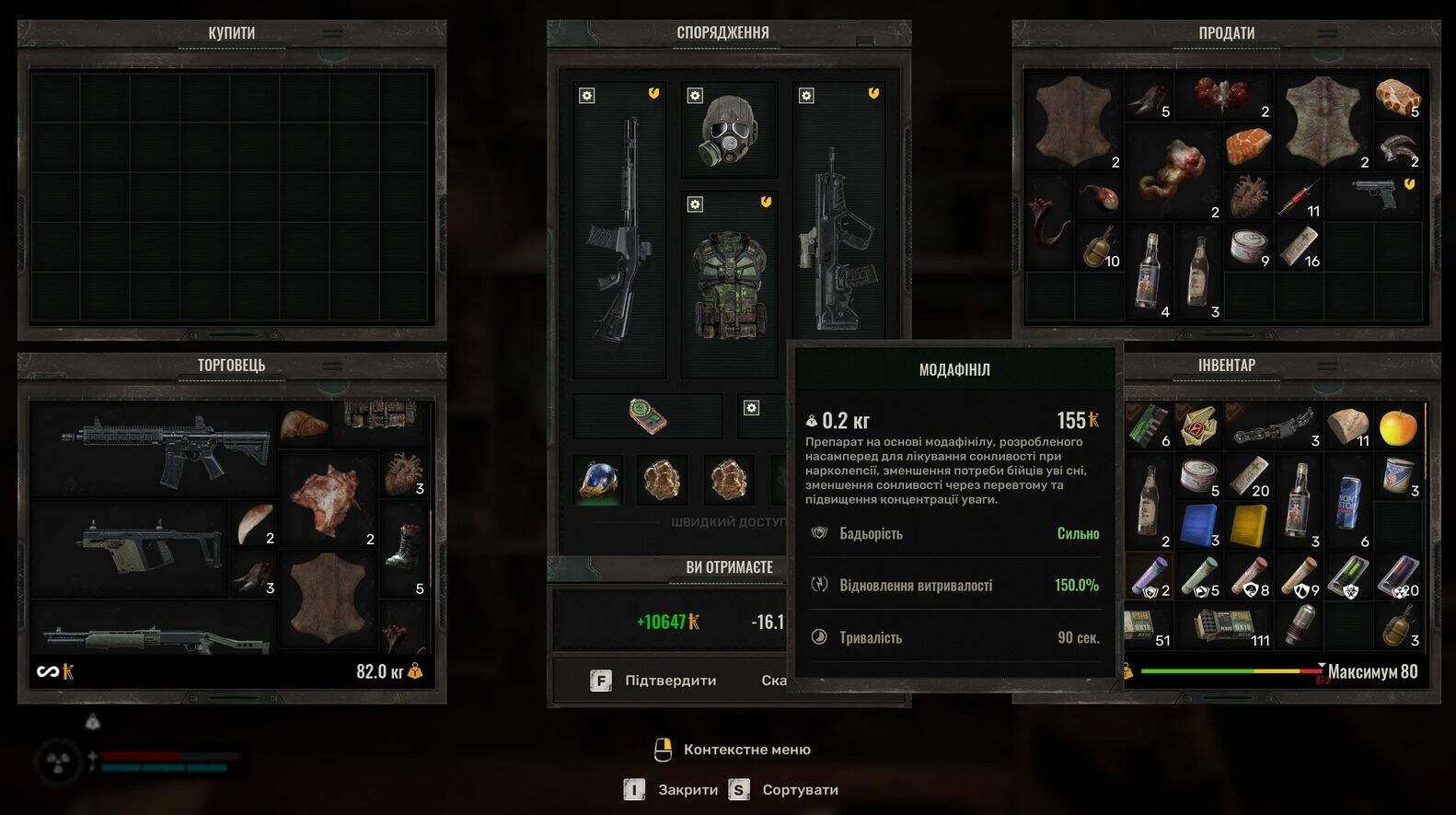Choose the equipped shotgun in left weapon slot
1456x815 pixels.
(x=618, y=230)
